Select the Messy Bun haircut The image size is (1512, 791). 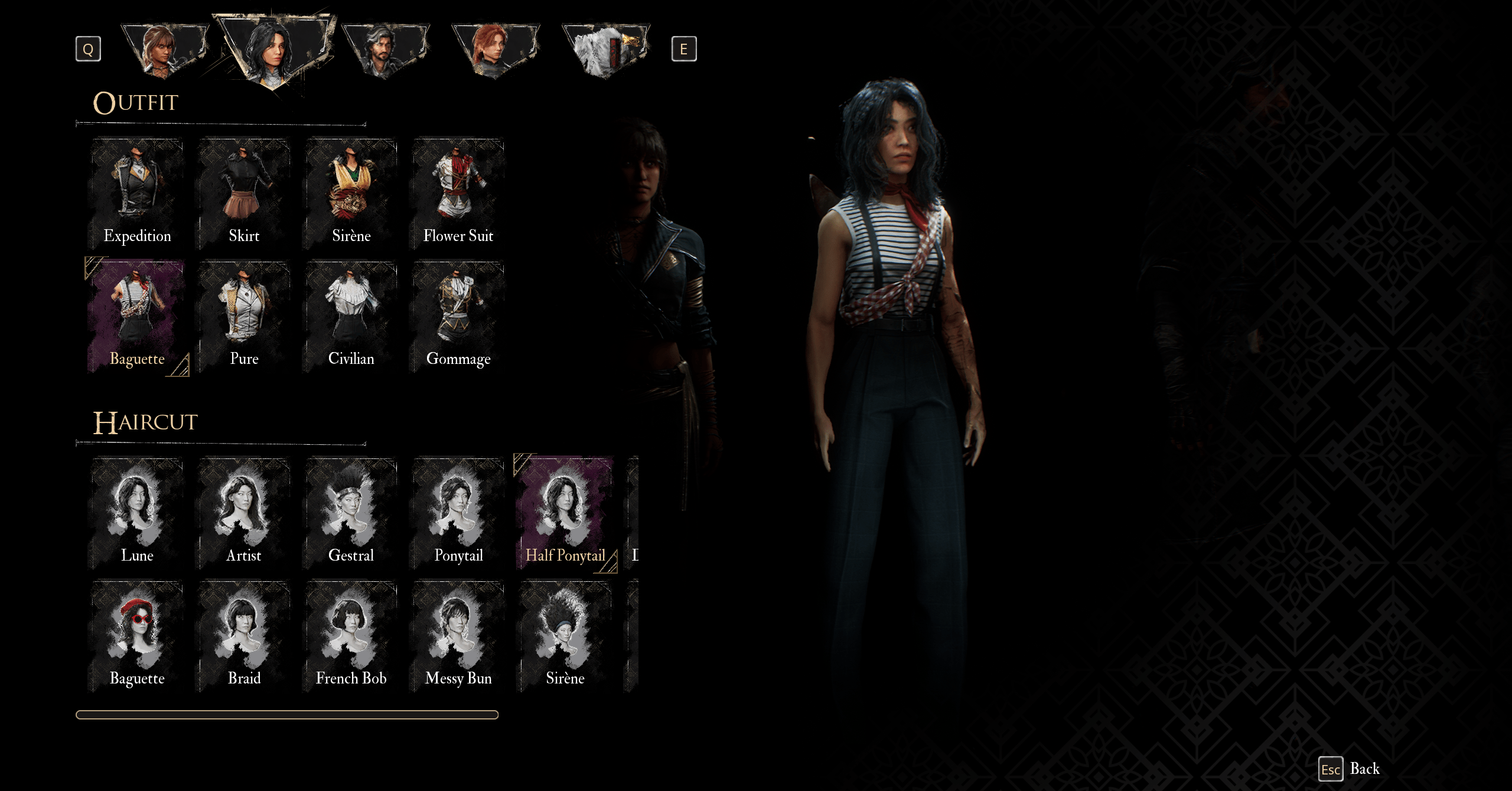[458, 636]
